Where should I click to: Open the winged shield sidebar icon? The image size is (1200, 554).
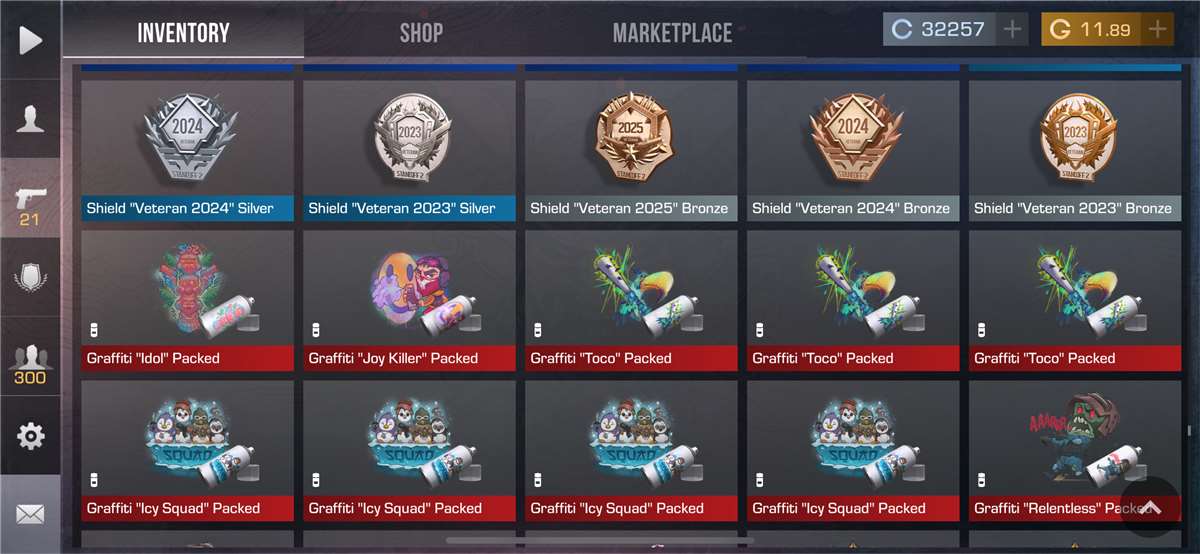point(30,277)
